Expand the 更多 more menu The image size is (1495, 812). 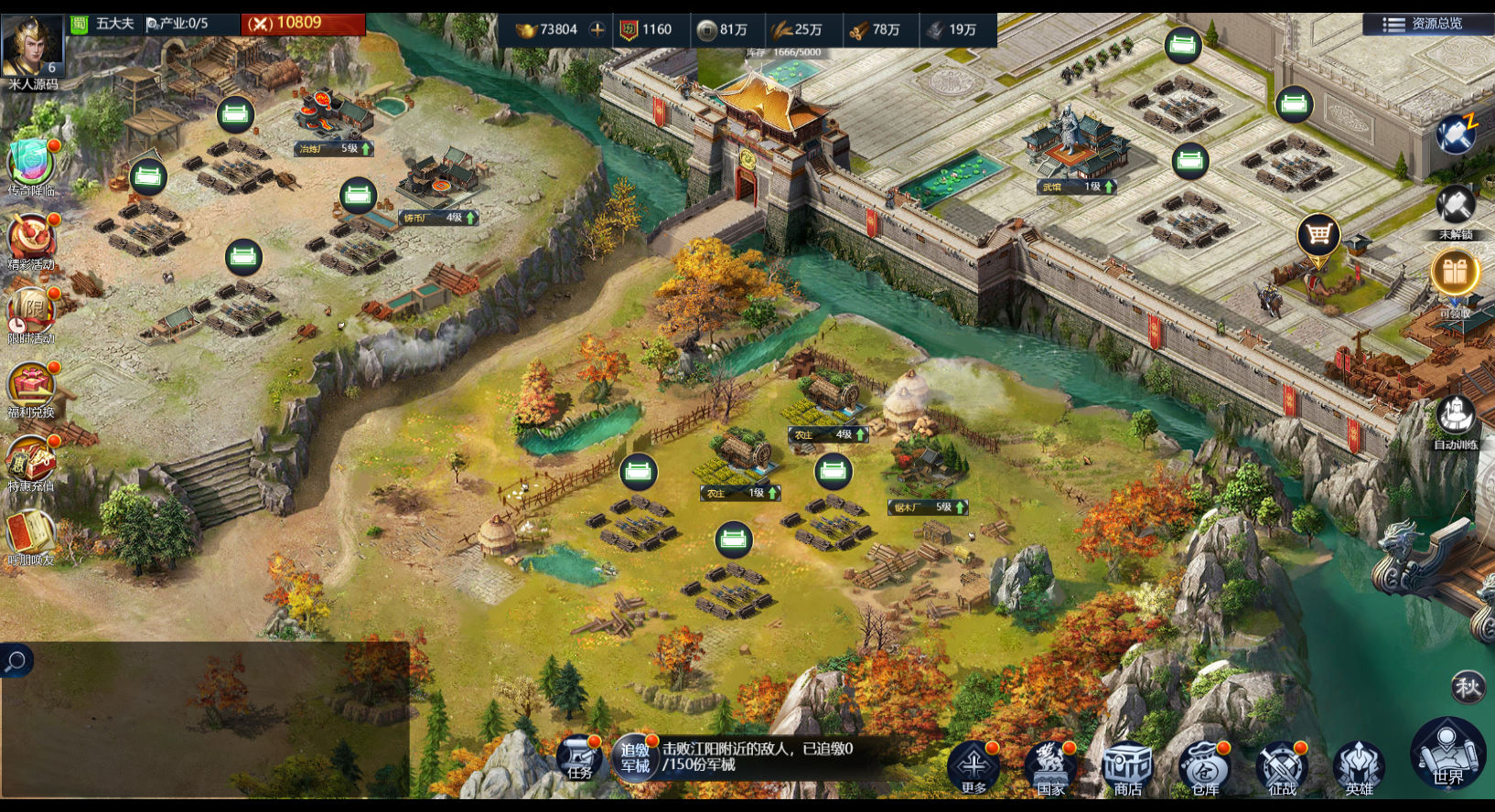click(973, 764)
